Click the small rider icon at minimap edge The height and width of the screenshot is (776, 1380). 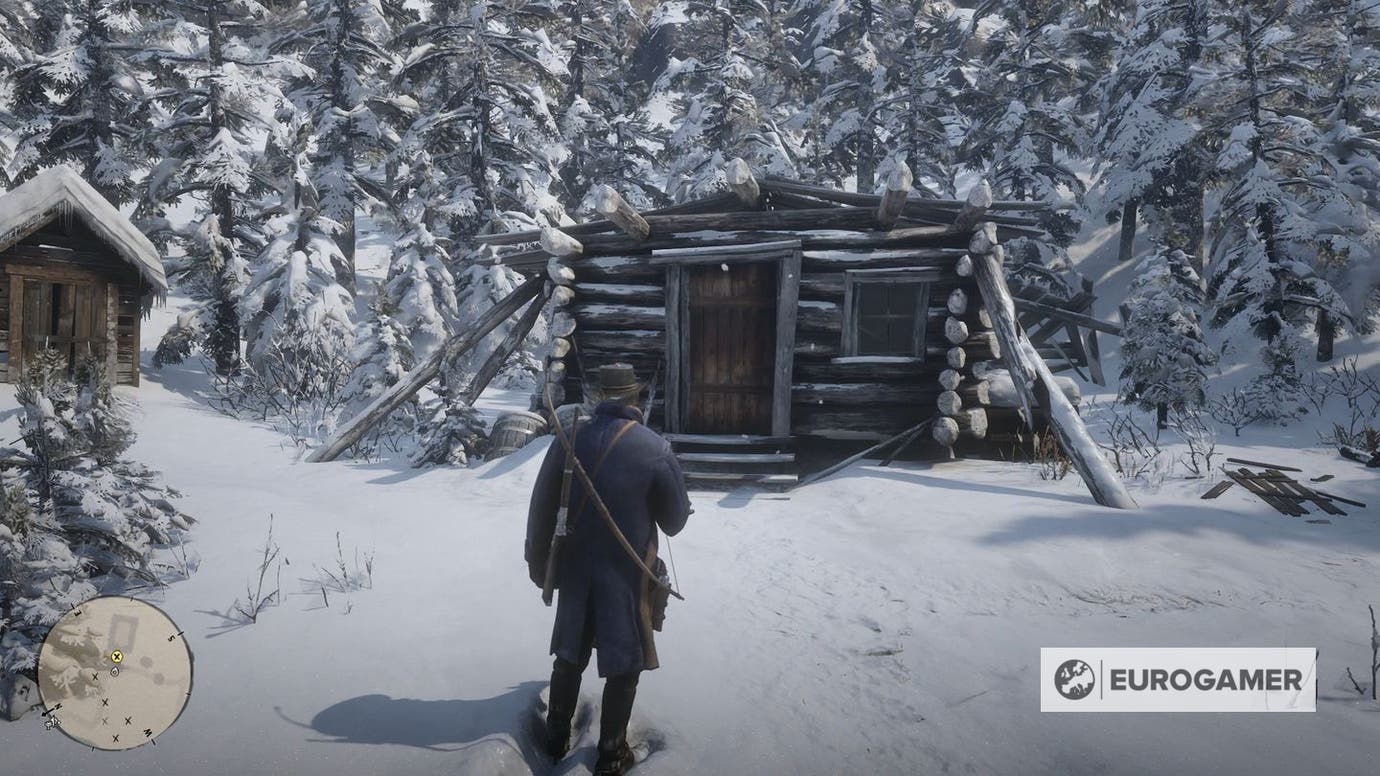50,723
